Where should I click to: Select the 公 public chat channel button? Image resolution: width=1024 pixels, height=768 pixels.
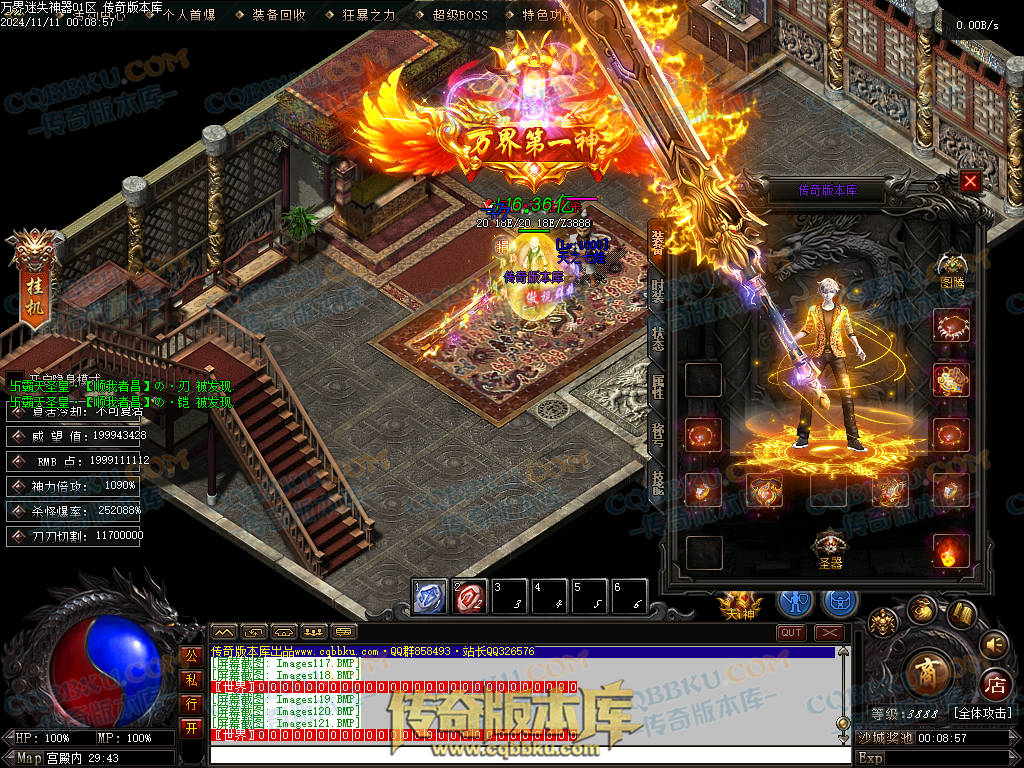click(x=191, y=656)
